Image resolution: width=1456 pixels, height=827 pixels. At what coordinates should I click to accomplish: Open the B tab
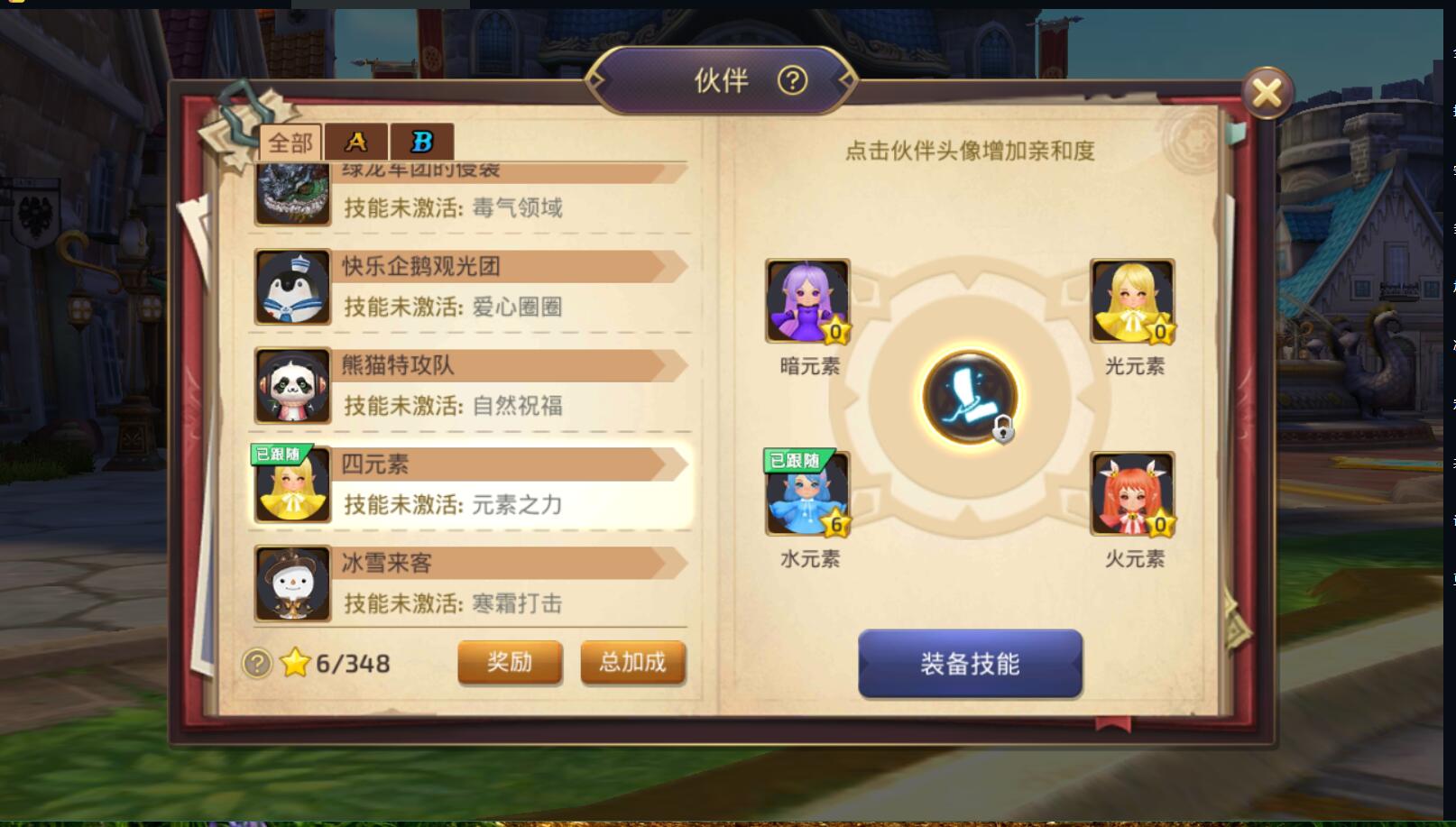(x=419, y=141)
